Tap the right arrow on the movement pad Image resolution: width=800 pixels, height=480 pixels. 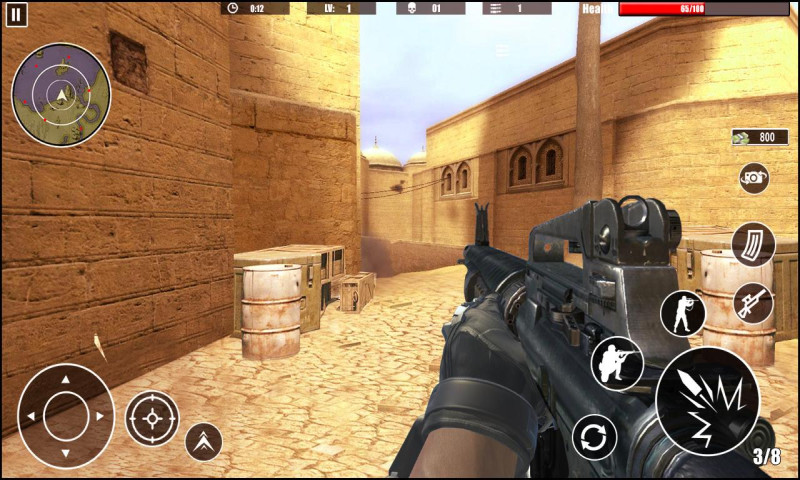[100, 415]
